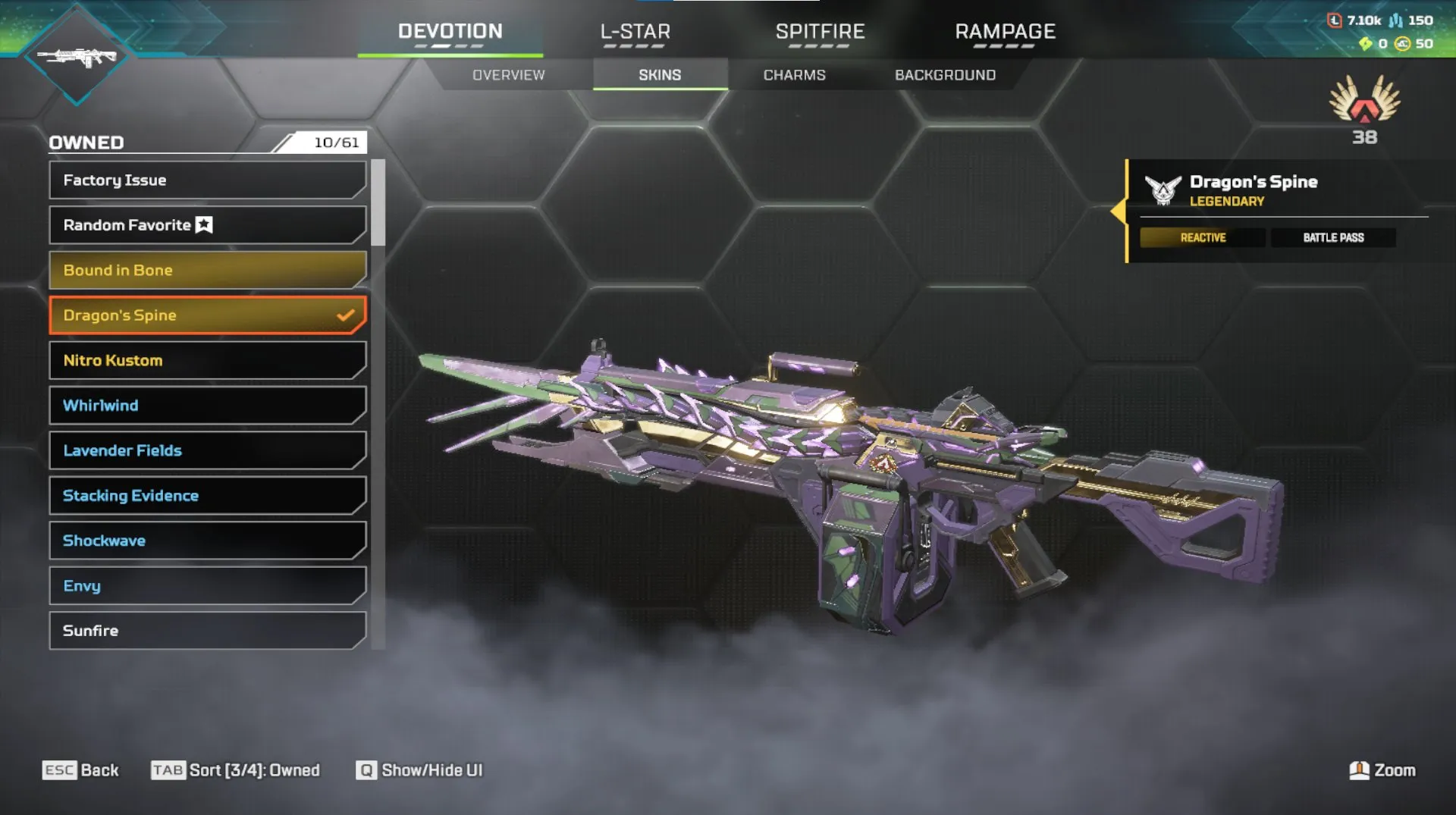Viewport: 1456px width, 815px height.
Task: Click the Zoom magnifier icon
Action: [1360, 770]
